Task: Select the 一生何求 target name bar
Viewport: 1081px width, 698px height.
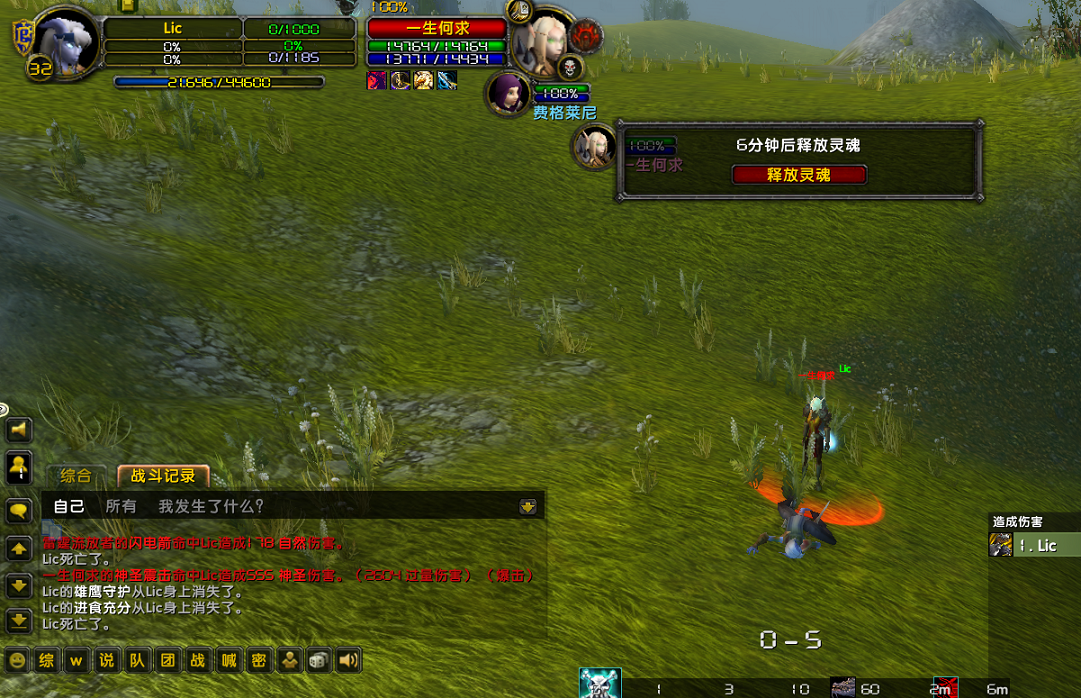Action: (437, 28)
